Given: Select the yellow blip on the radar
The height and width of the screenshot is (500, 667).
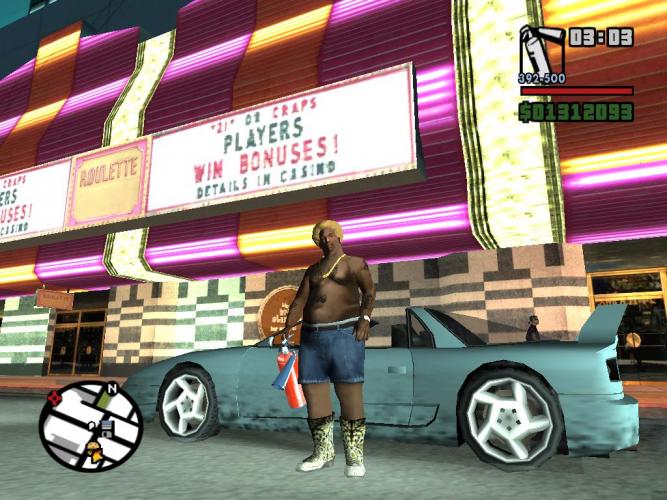Looking at the screenshot, I should click(x=95, y=444).
